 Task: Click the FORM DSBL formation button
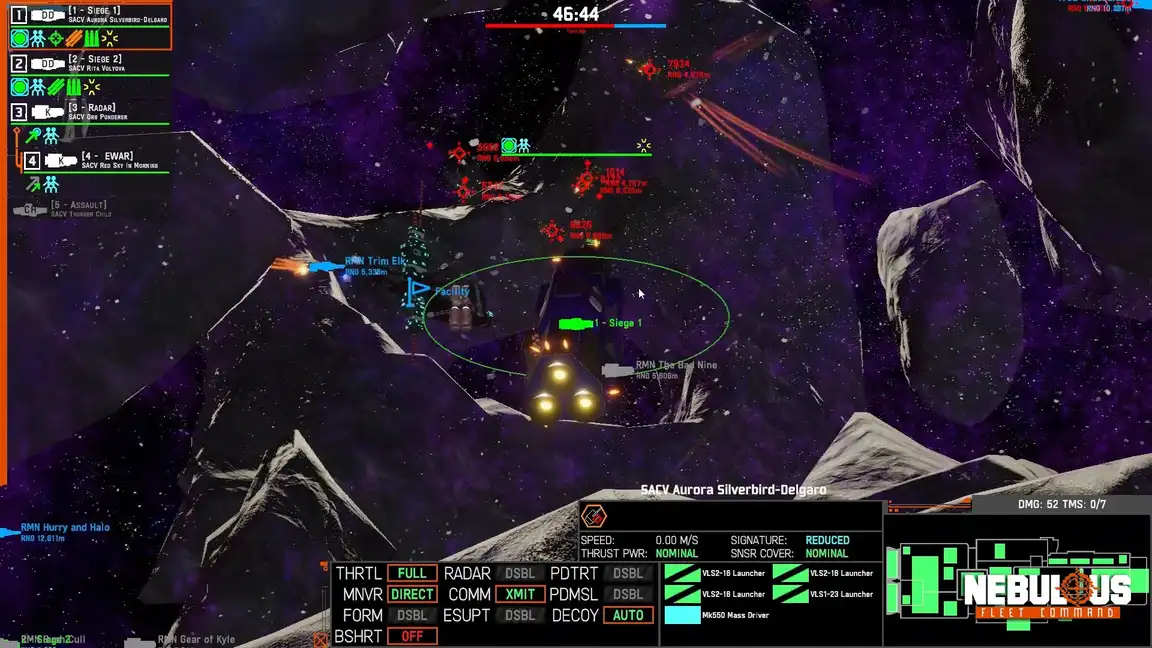tap(412, 615)
